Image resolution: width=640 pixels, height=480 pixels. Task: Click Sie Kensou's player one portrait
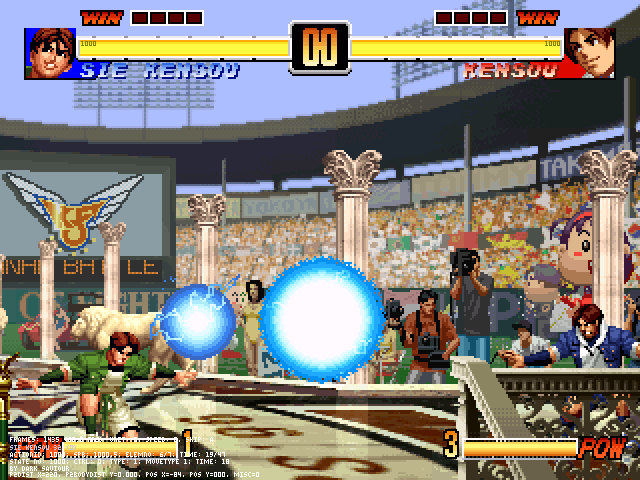coord(50,52)
